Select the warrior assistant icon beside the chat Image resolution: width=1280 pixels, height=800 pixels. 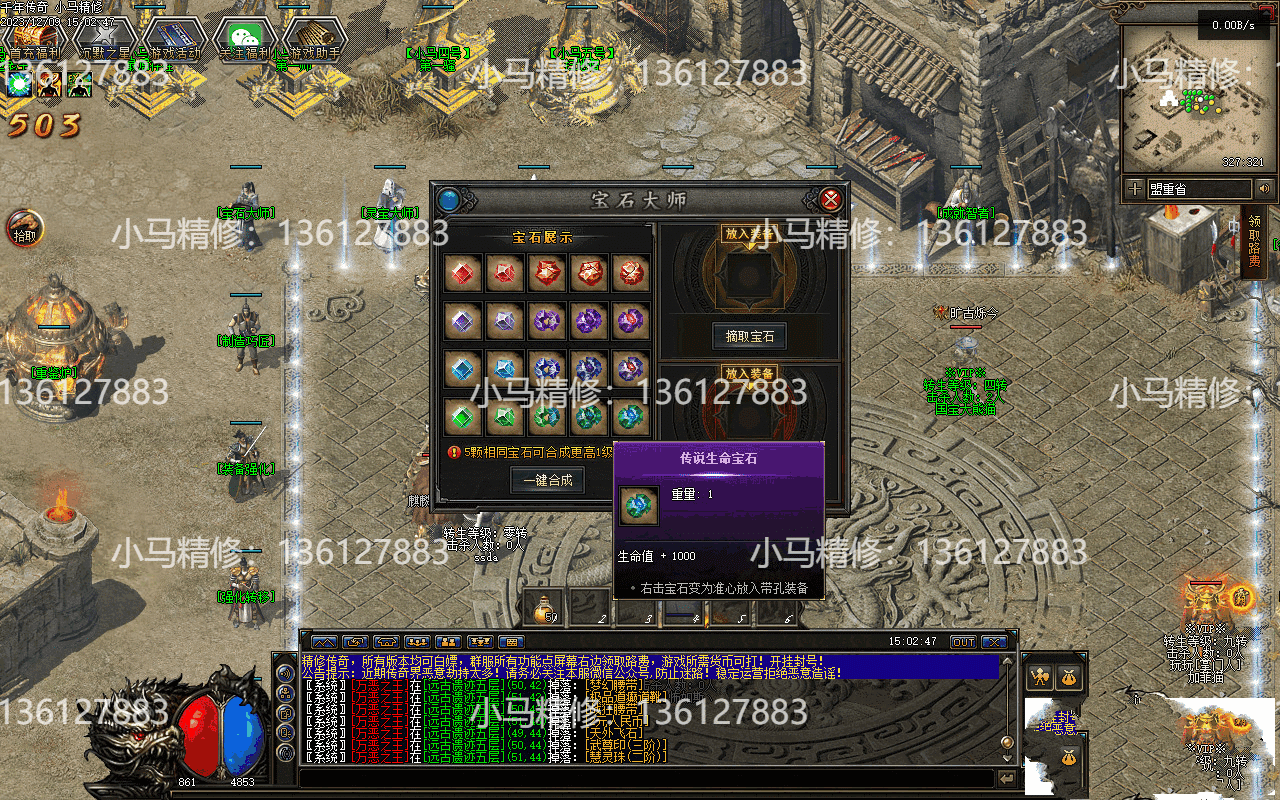[x=1040, y=678]
